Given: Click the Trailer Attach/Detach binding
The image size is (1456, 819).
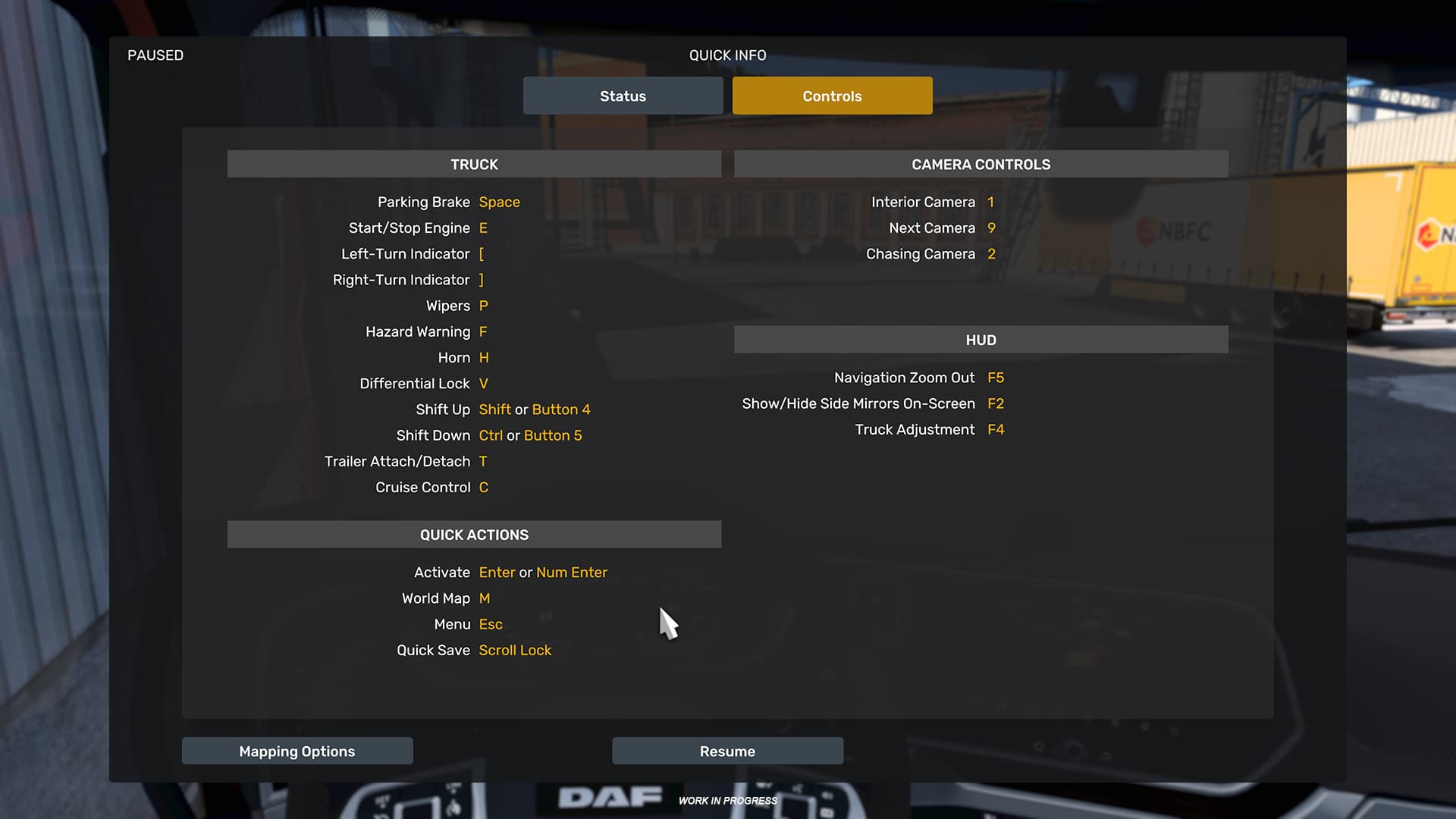Looking at the screenshot, I should 484,461.
